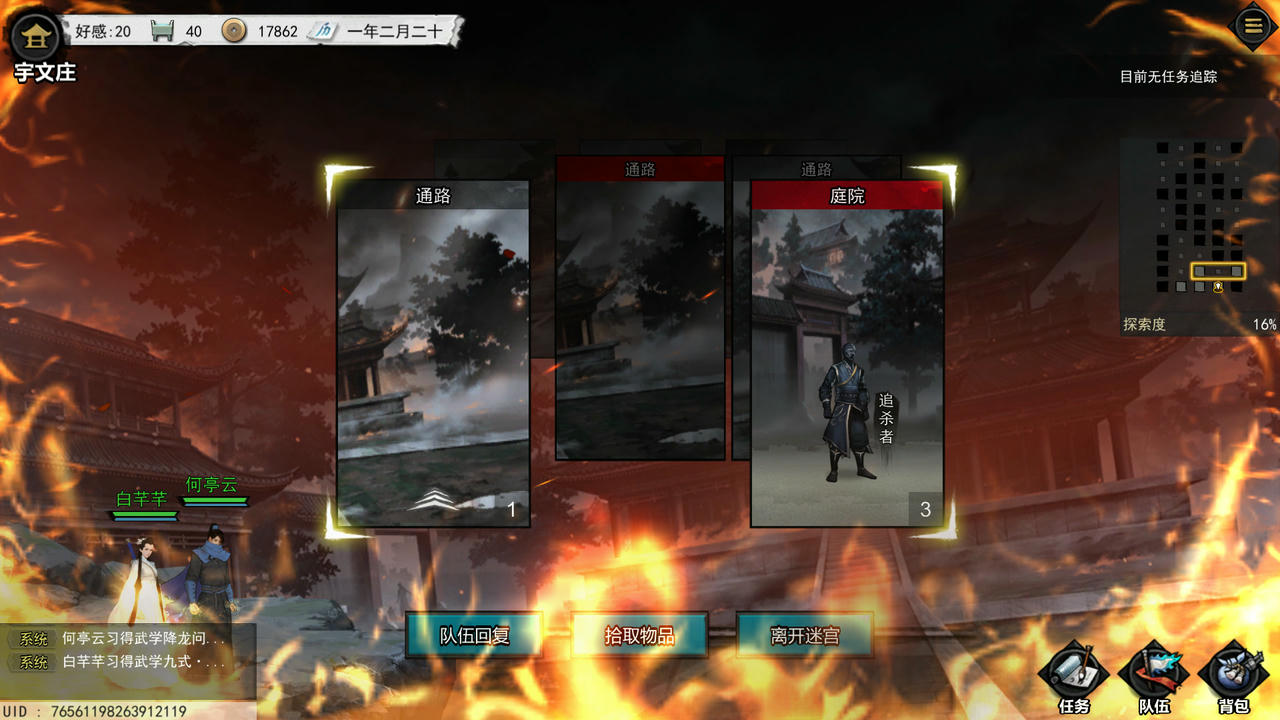Open the 队伍 team flag icon
The image size is (1280, 720).
point(1154,673)
